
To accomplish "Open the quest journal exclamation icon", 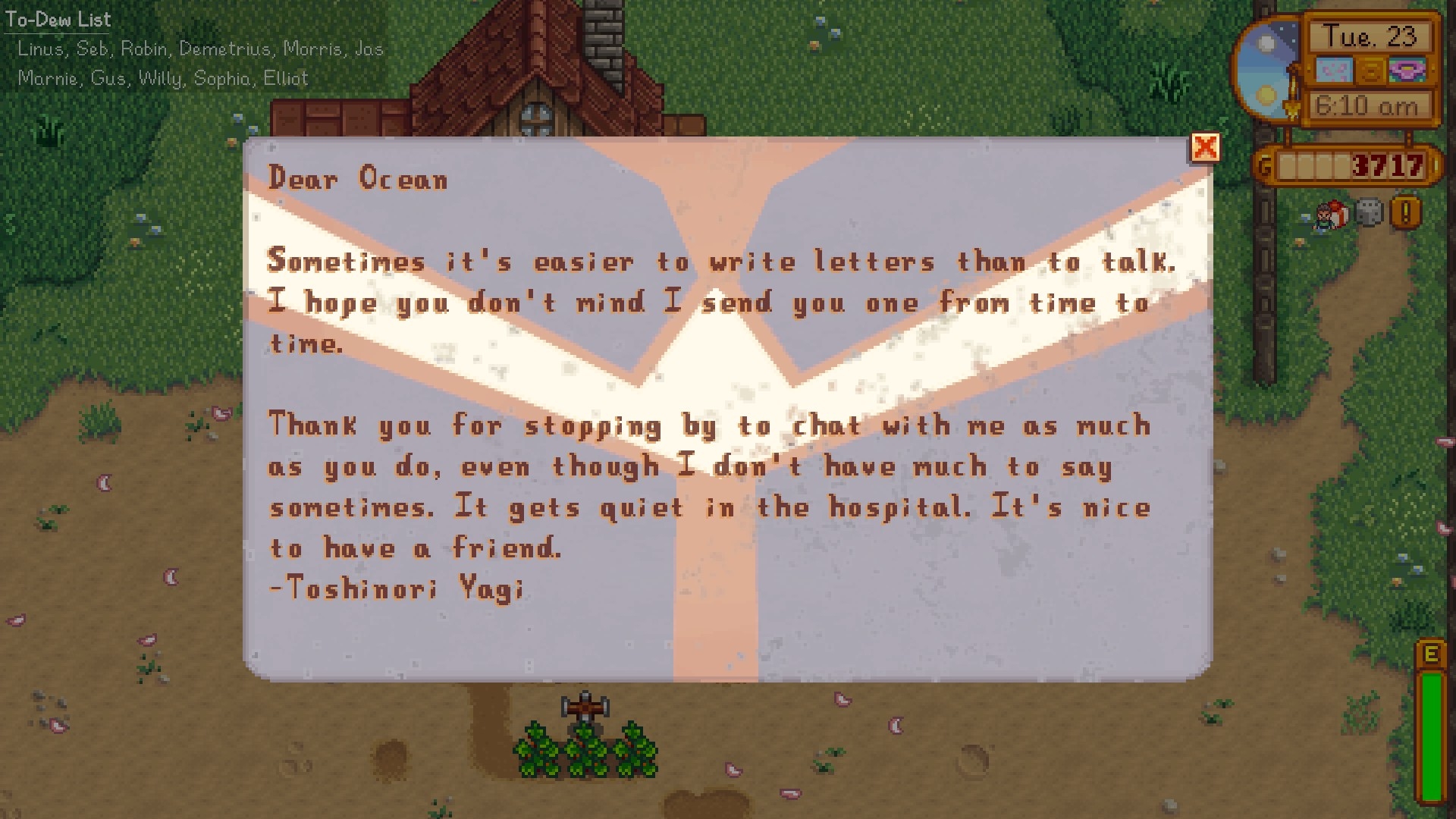I will pos(1405,213).
